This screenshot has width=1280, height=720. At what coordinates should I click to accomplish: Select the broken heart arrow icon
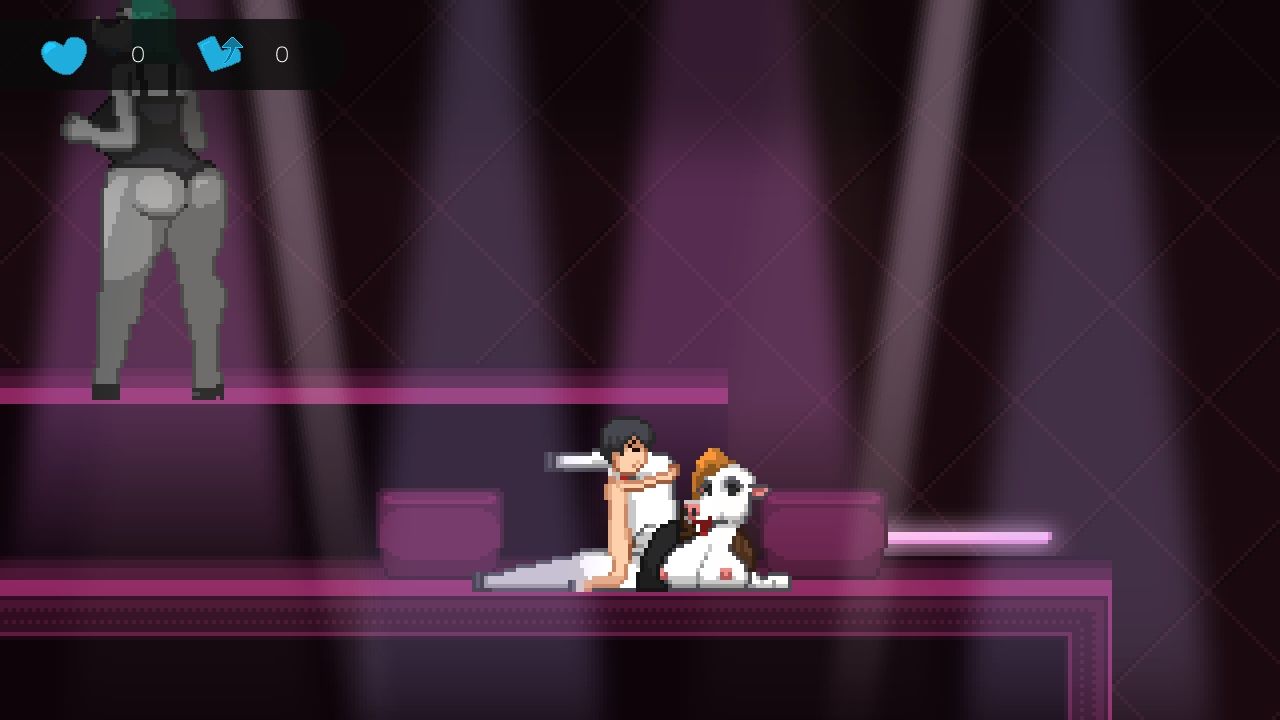click(220, 53)
